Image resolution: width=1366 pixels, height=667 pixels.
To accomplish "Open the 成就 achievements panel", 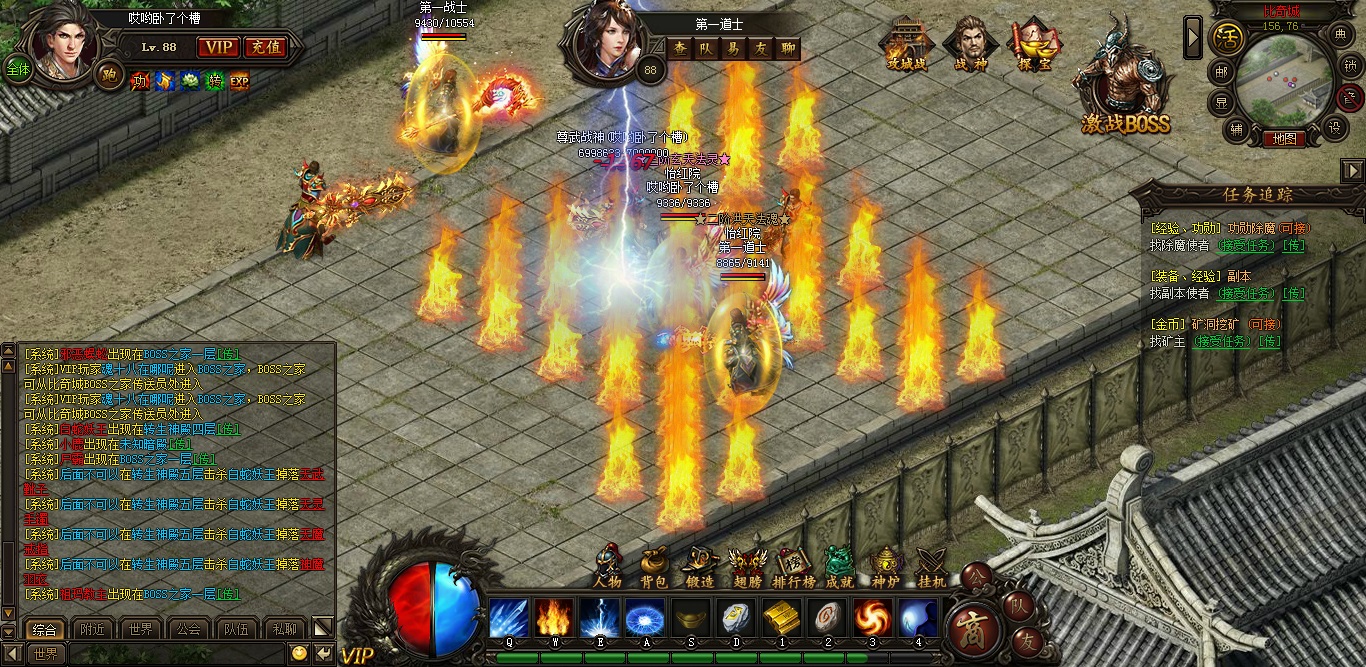I will [x=839, y=569].
